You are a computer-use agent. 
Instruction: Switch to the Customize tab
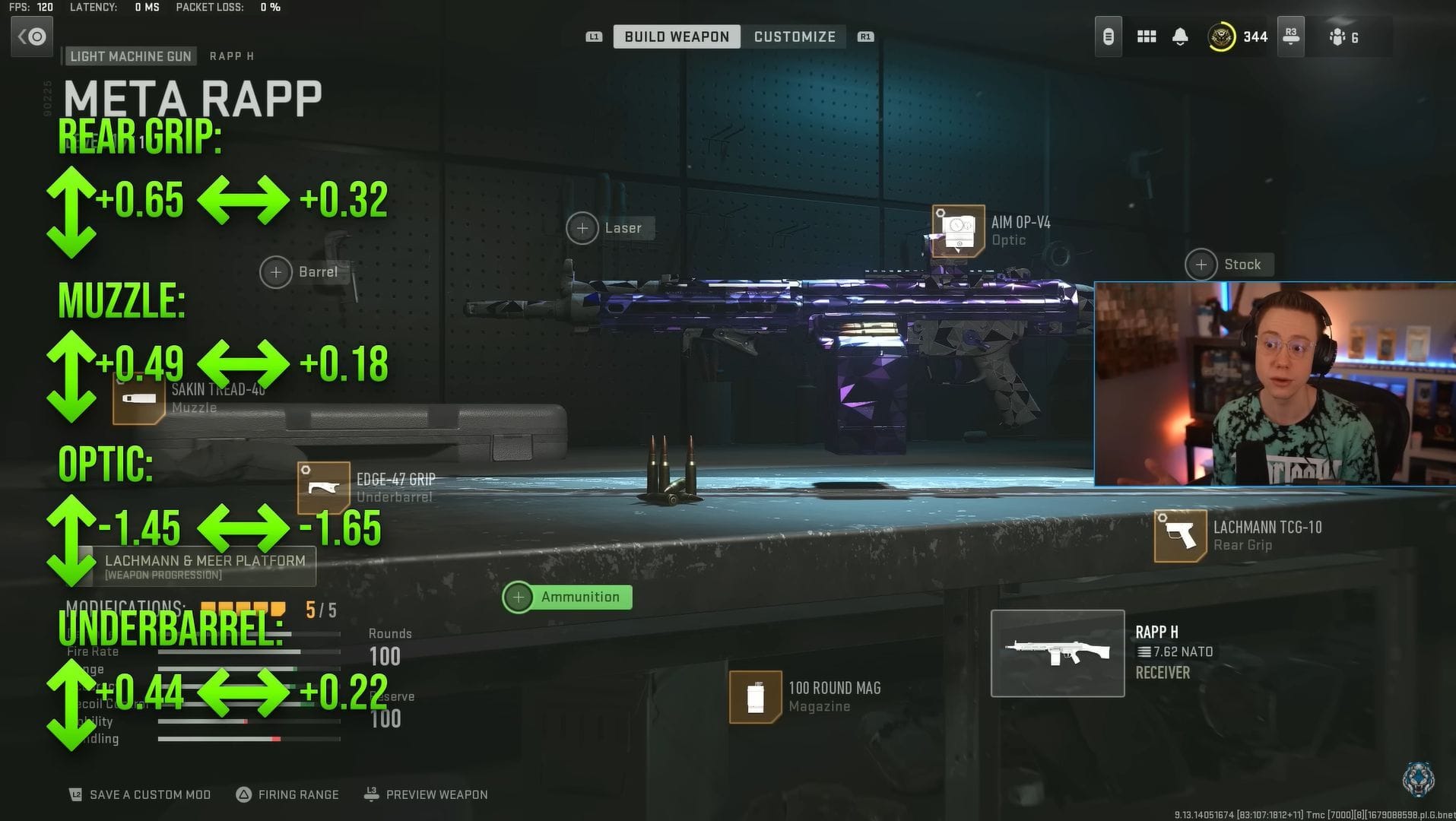(795, 36)
